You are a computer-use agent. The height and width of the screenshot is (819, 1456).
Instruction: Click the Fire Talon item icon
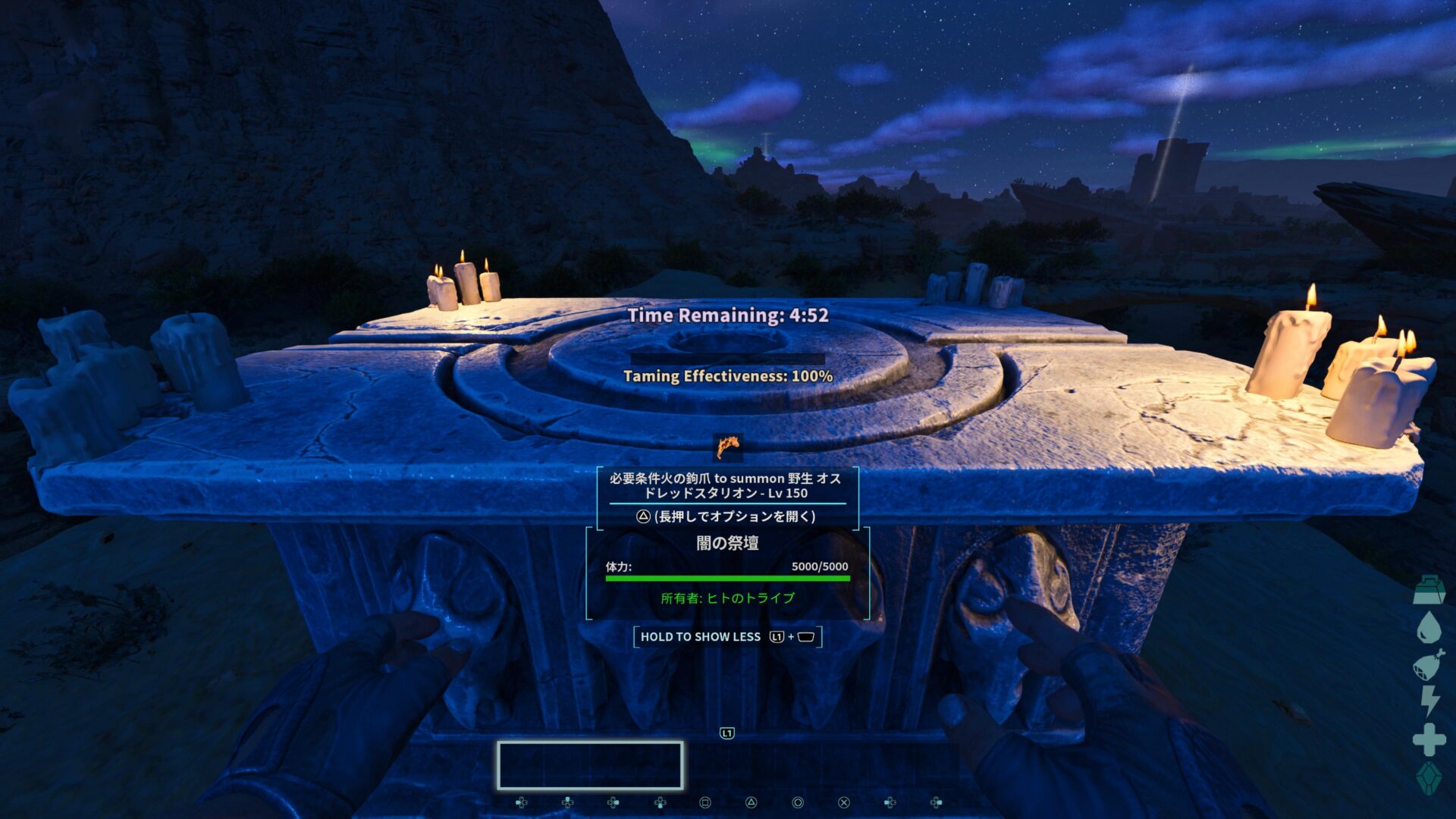pyautogui.click(x=728, y=447)
